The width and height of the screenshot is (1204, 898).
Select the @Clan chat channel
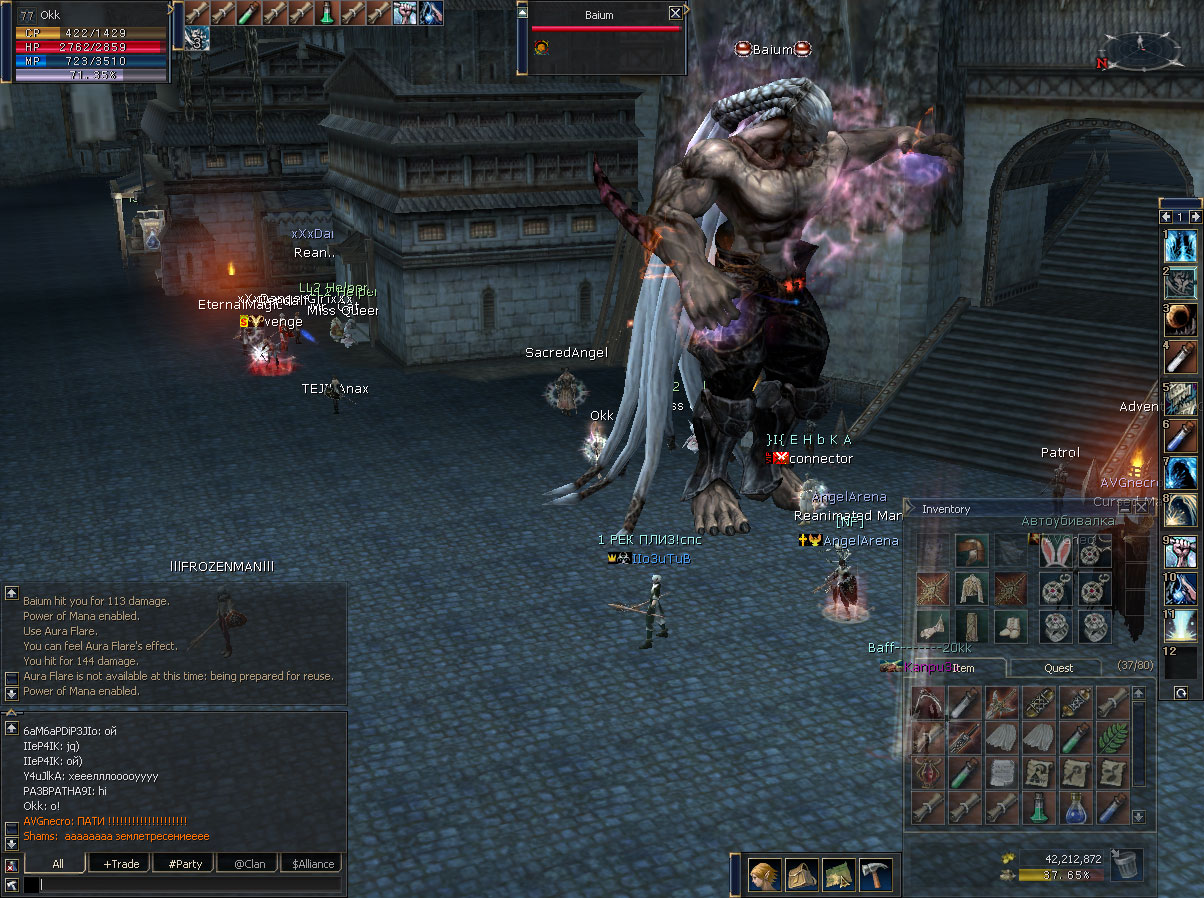(x=249, y=863)
